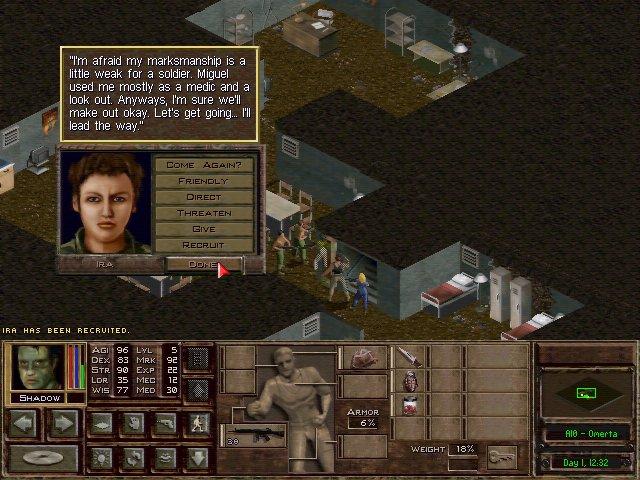Activate the pistol action button
The width and height of the screenshot is (640, 480).
166,424
